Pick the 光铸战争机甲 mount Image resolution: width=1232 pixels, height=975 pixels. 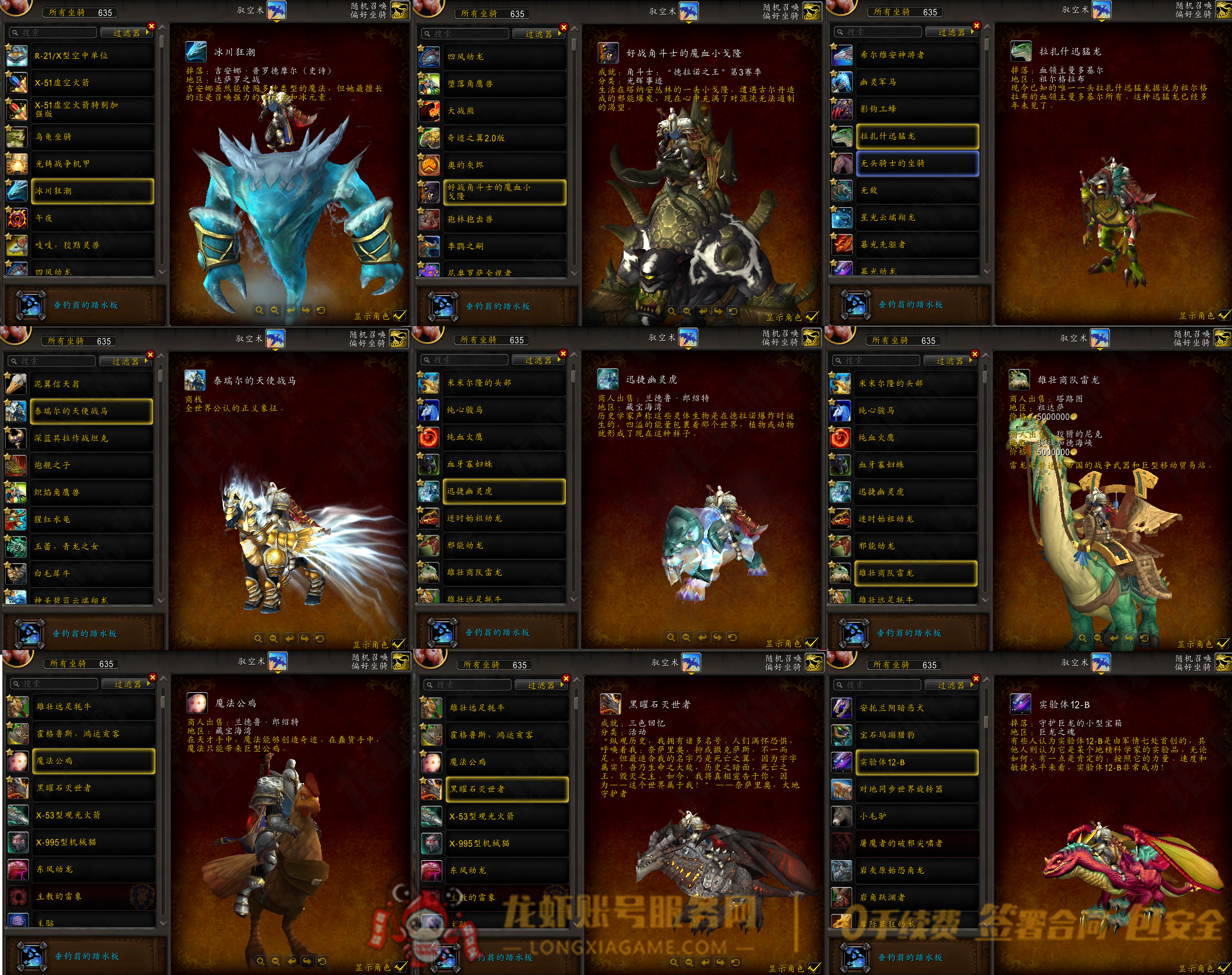(x=92, y=164)
